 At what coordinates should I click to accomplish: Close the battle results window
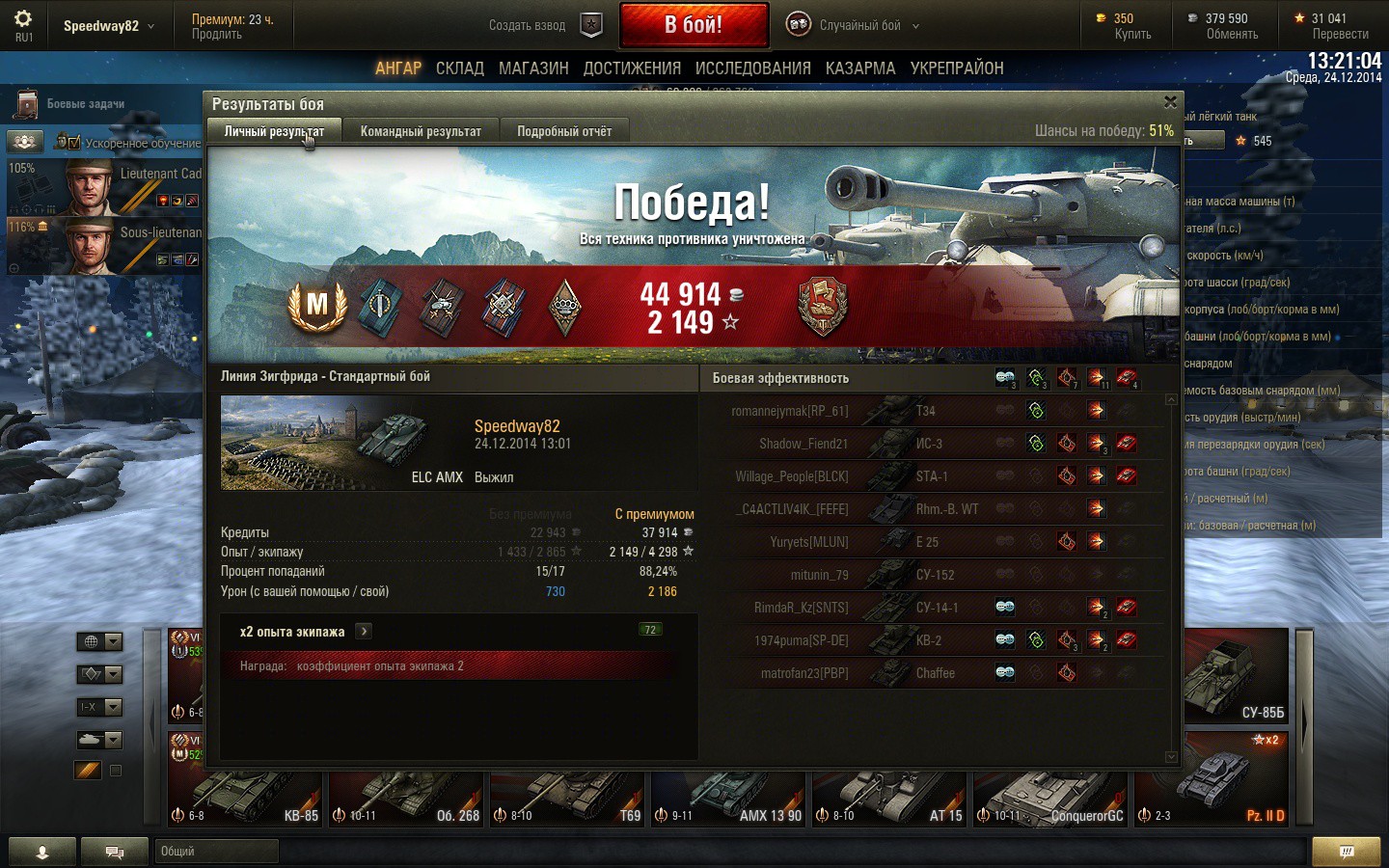1170,102
